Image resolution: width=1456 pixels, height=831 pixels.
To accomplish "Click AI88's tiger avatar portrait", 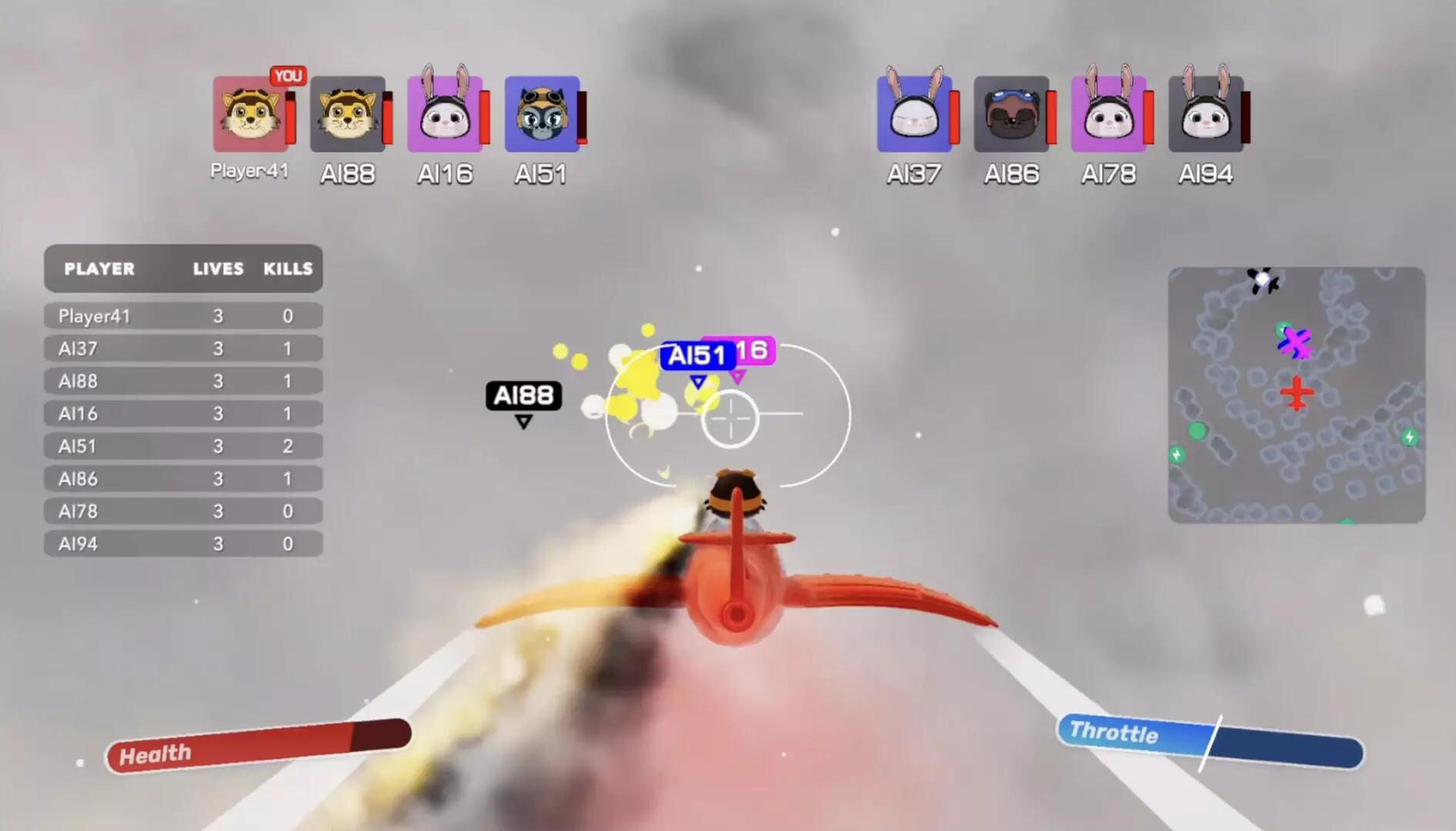I will [347, 114].
